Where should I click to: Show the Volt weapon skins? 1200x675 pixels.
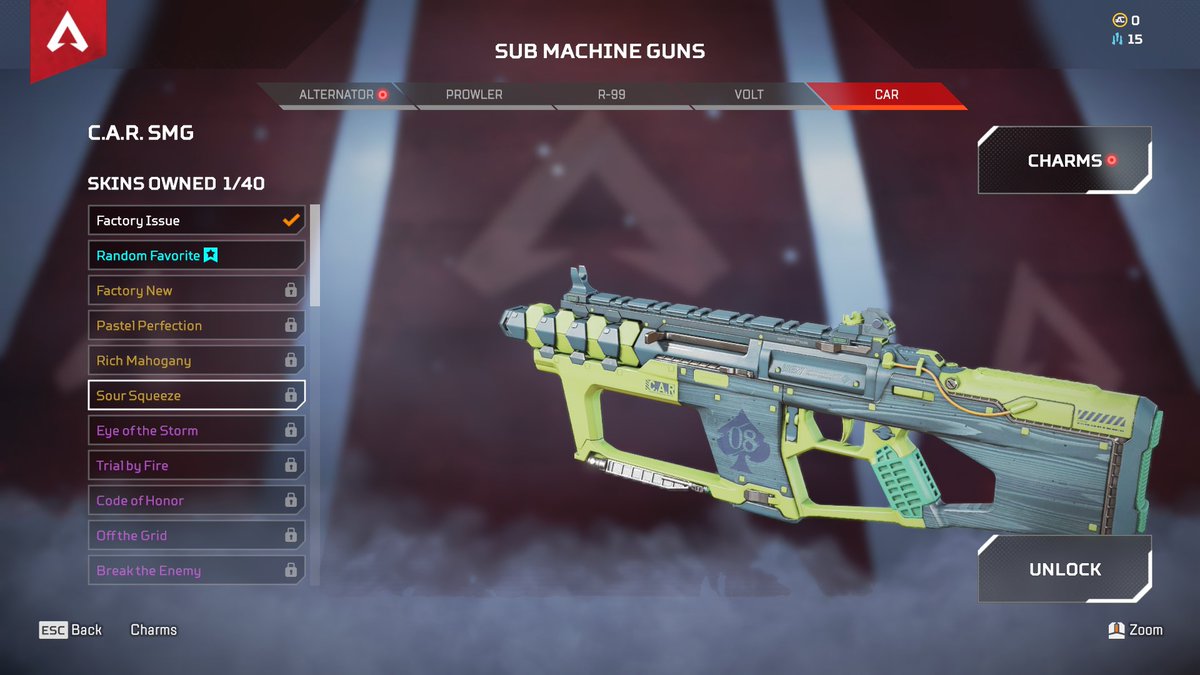pyautogui.click(x=748, y=95)
